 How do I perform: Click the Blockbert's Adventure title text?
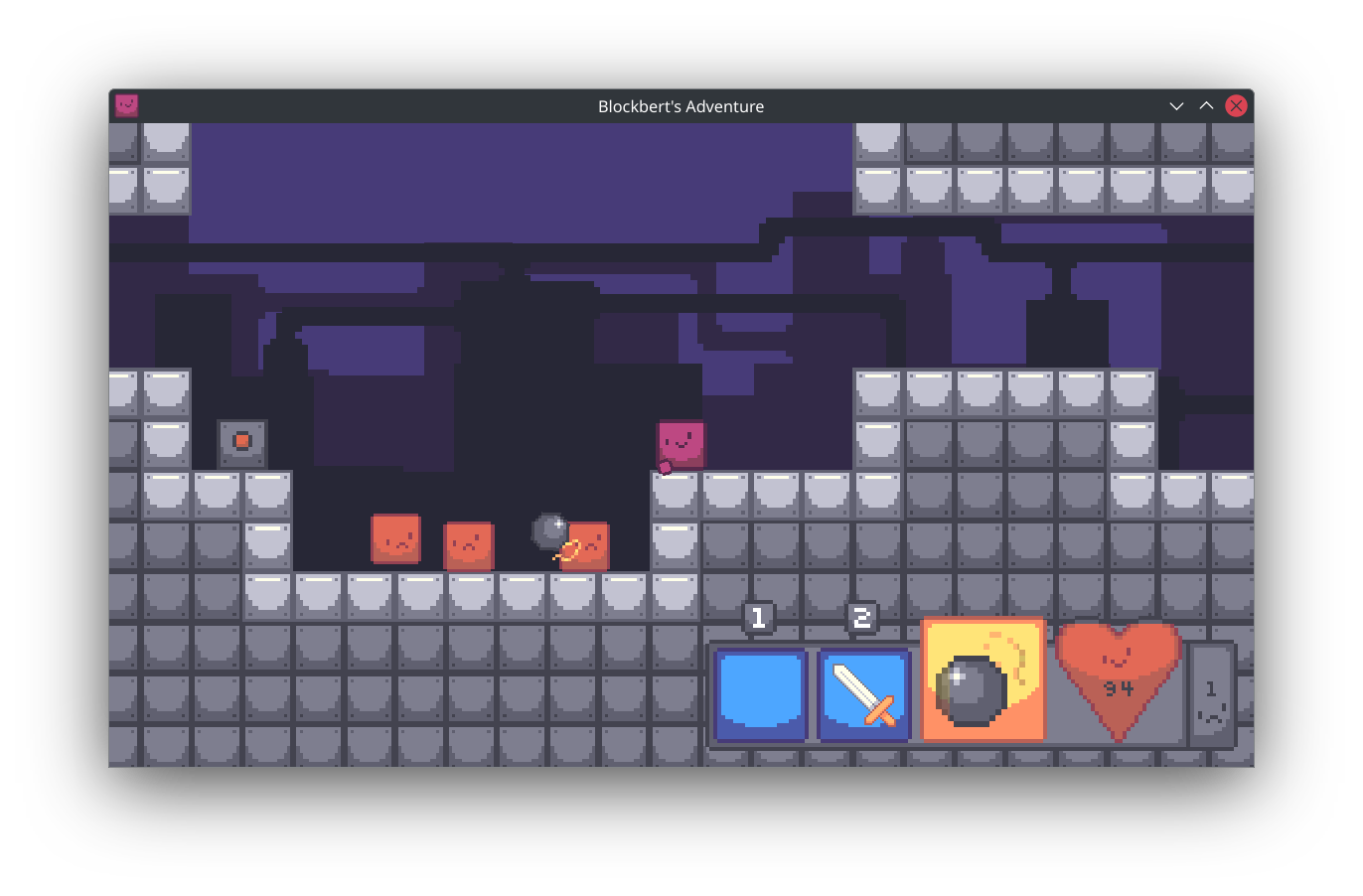pos(681,106)
